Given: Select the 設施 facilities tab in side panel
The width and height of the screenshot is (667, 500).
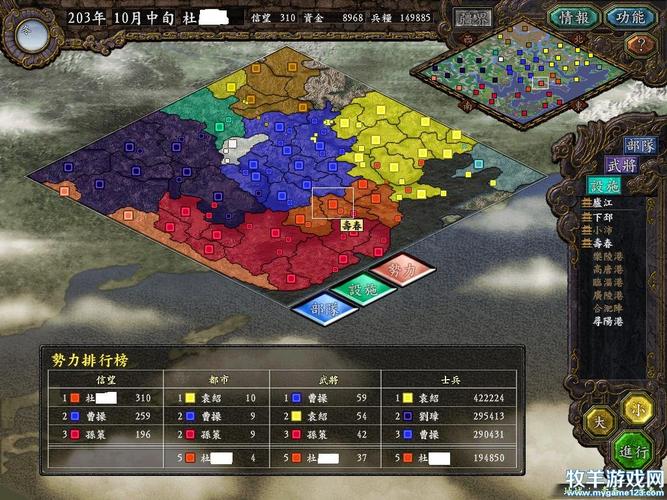Looking at the screenshot, I should pyautogui.click(x=607, y=186).
